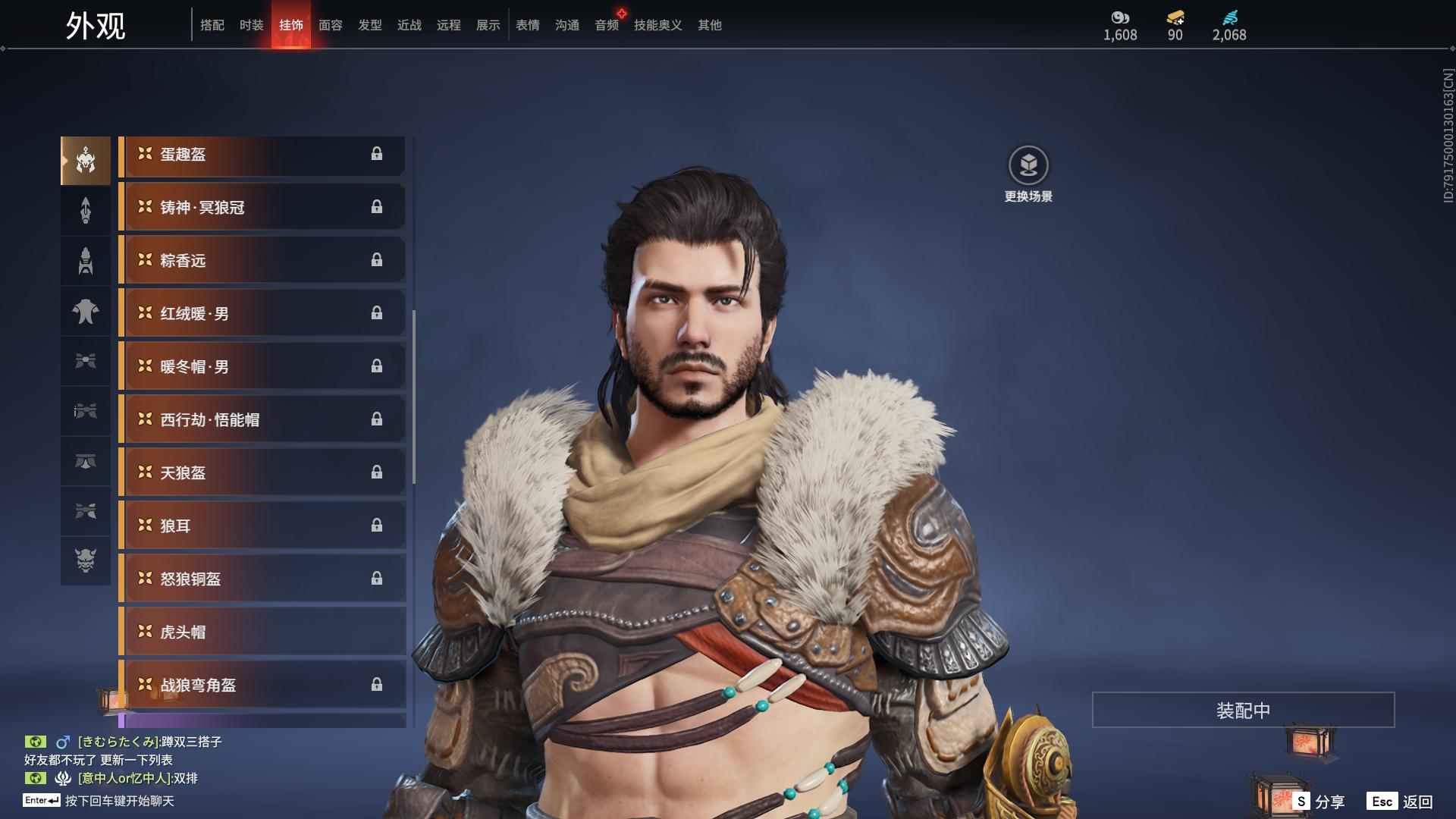Select the 天狼盔 list item
Viewport: 1456px width, 819px height.
pos(262,473)
